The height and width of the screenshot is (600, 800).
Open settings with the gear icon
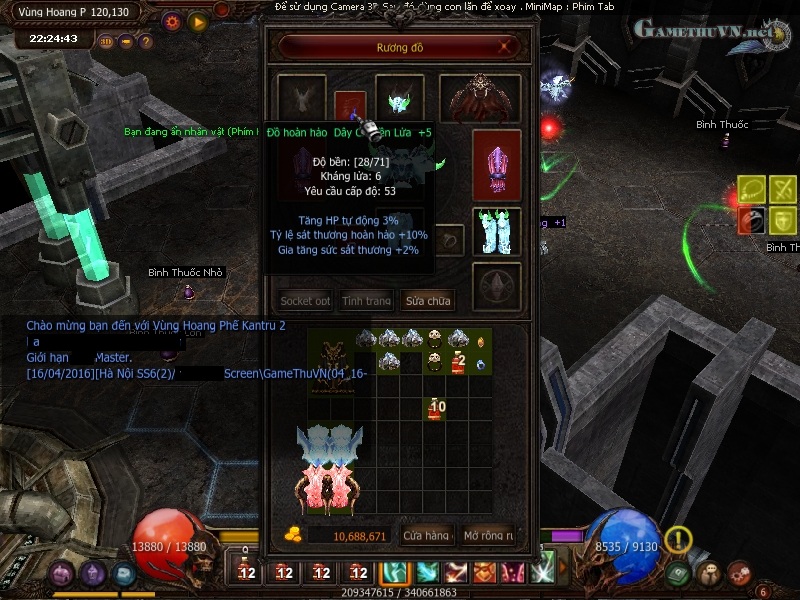(172, 21)
